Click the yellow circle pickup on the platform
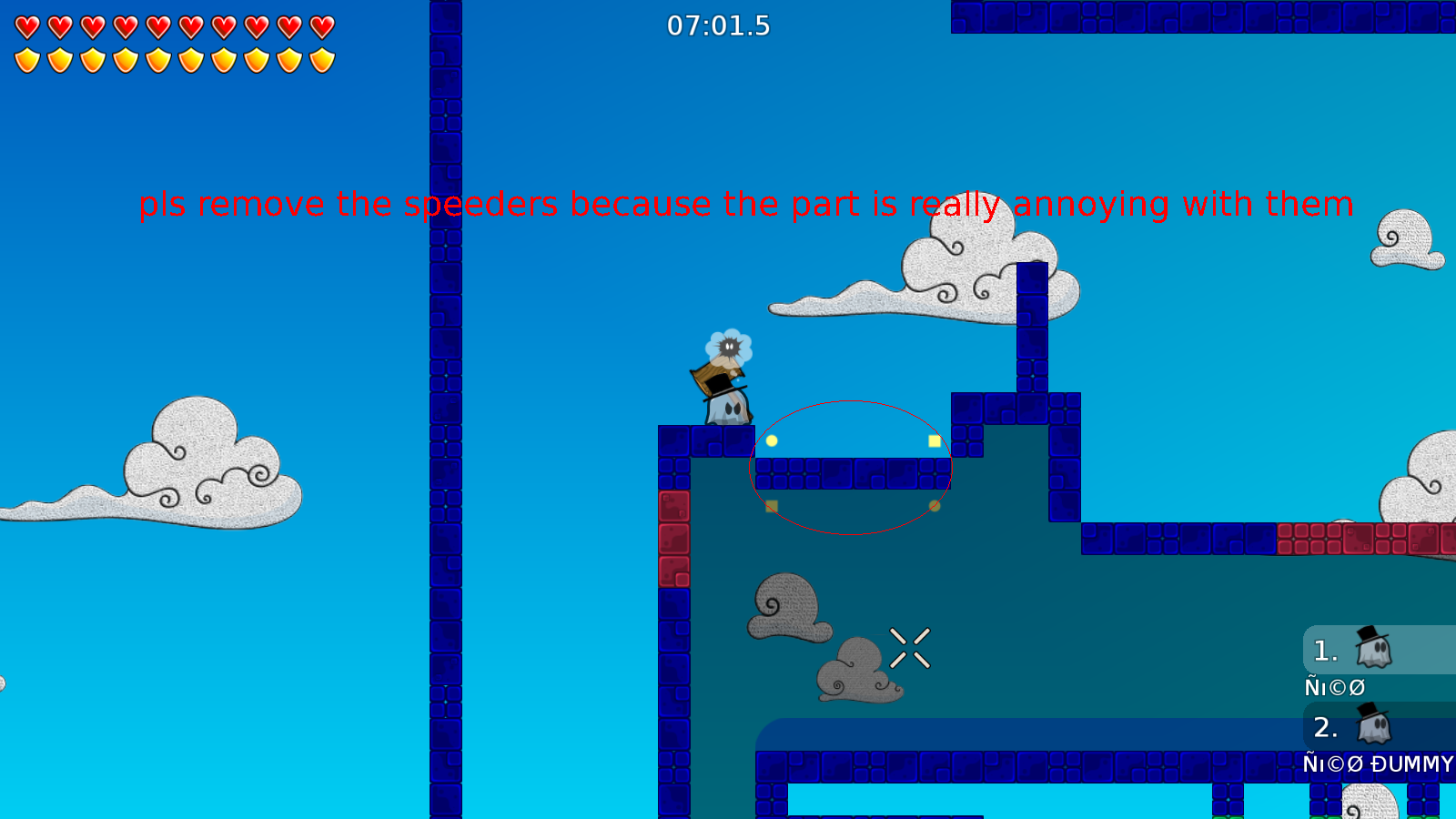Image resolution: width=1456 pixels, height=819 pixels. coord(772,441)
